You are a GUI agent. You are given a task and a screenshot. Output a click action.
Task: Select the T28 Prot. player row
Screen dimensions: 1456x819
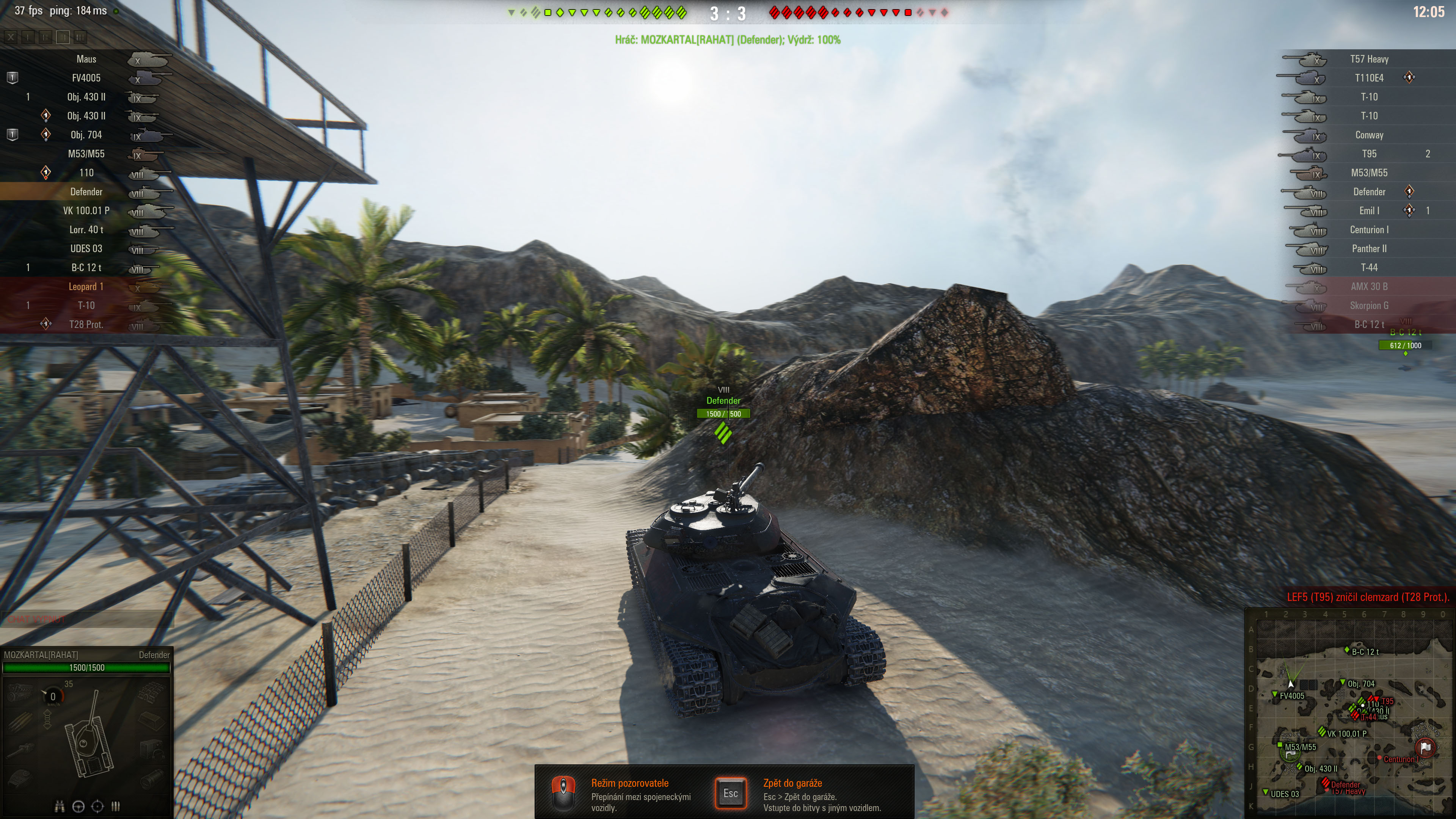coord(86,325)
